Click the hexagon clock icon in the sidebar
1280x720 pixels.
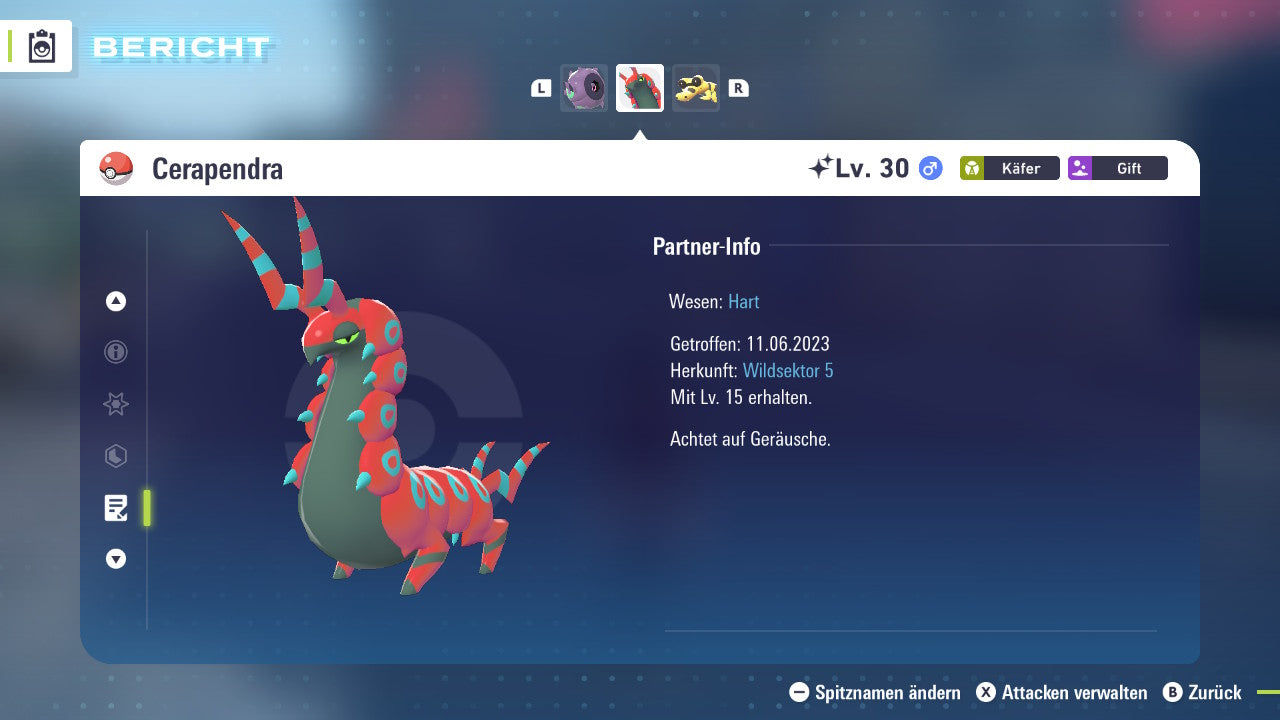(x=115, y=456)
